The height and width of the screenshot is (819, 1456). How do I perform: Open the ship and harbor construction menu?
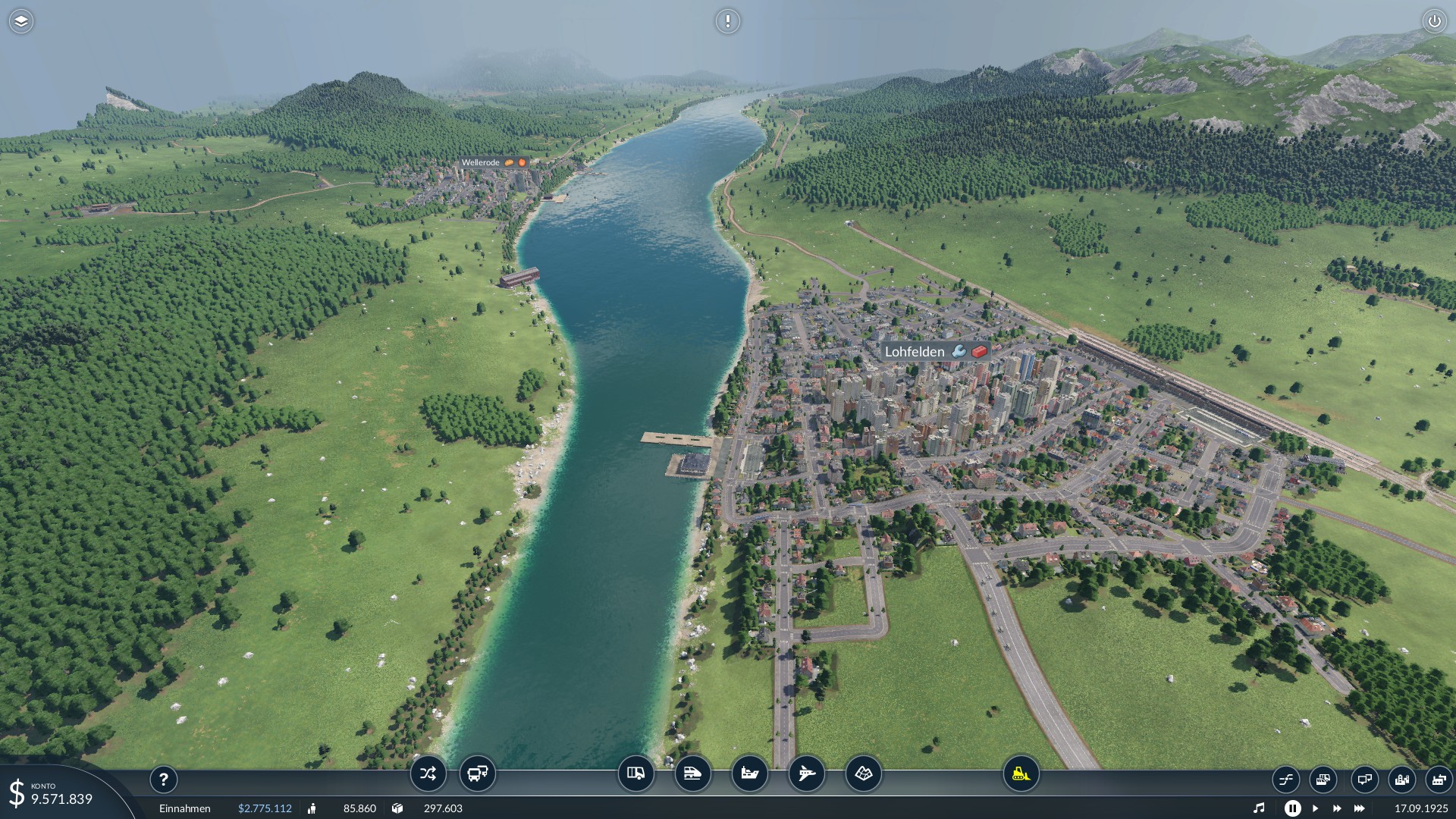[x=749, y=773]
